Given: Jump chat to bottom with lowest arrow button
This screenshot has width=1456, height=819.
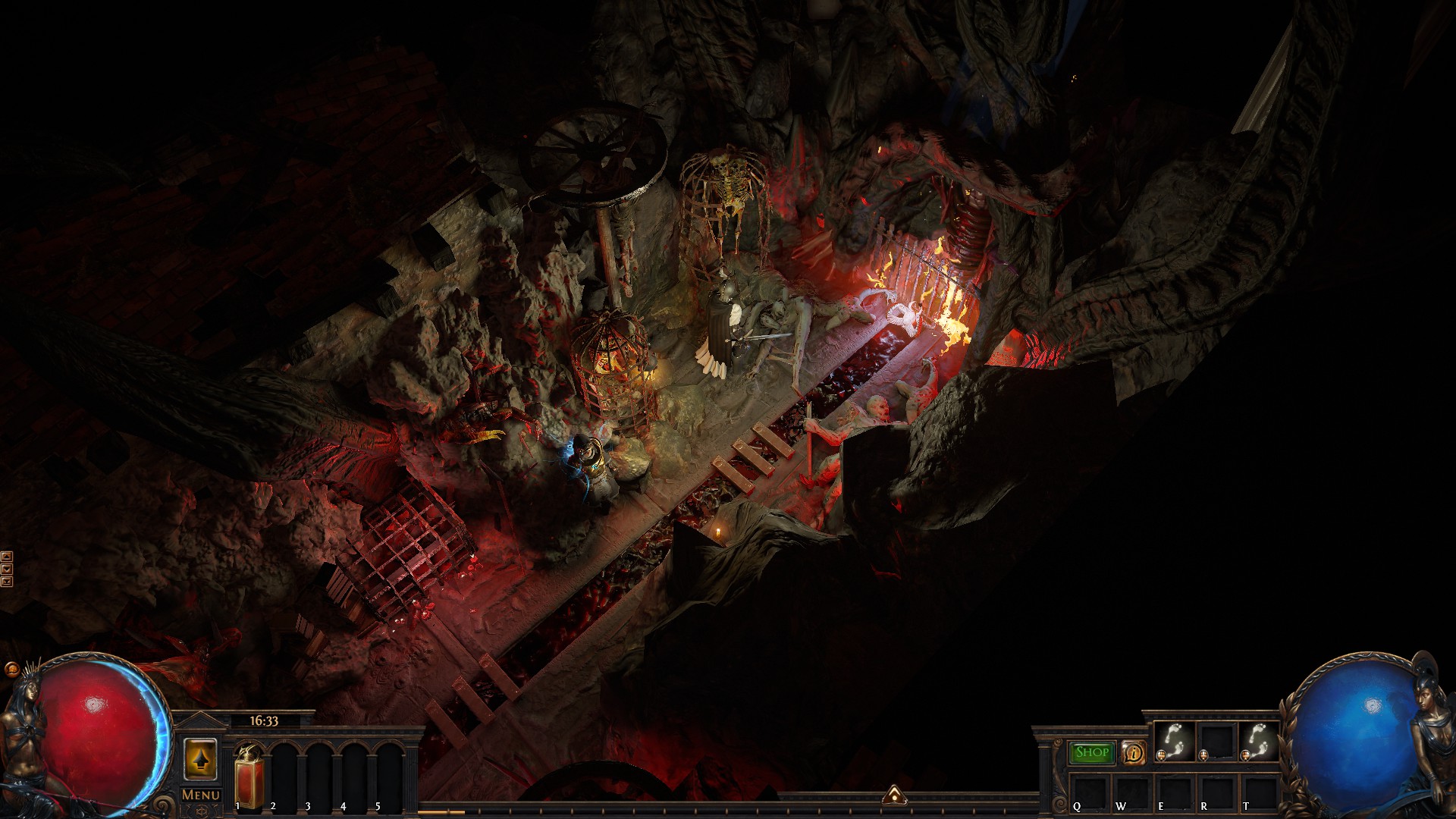Looking at the screenshot, I should coord(7,582).
